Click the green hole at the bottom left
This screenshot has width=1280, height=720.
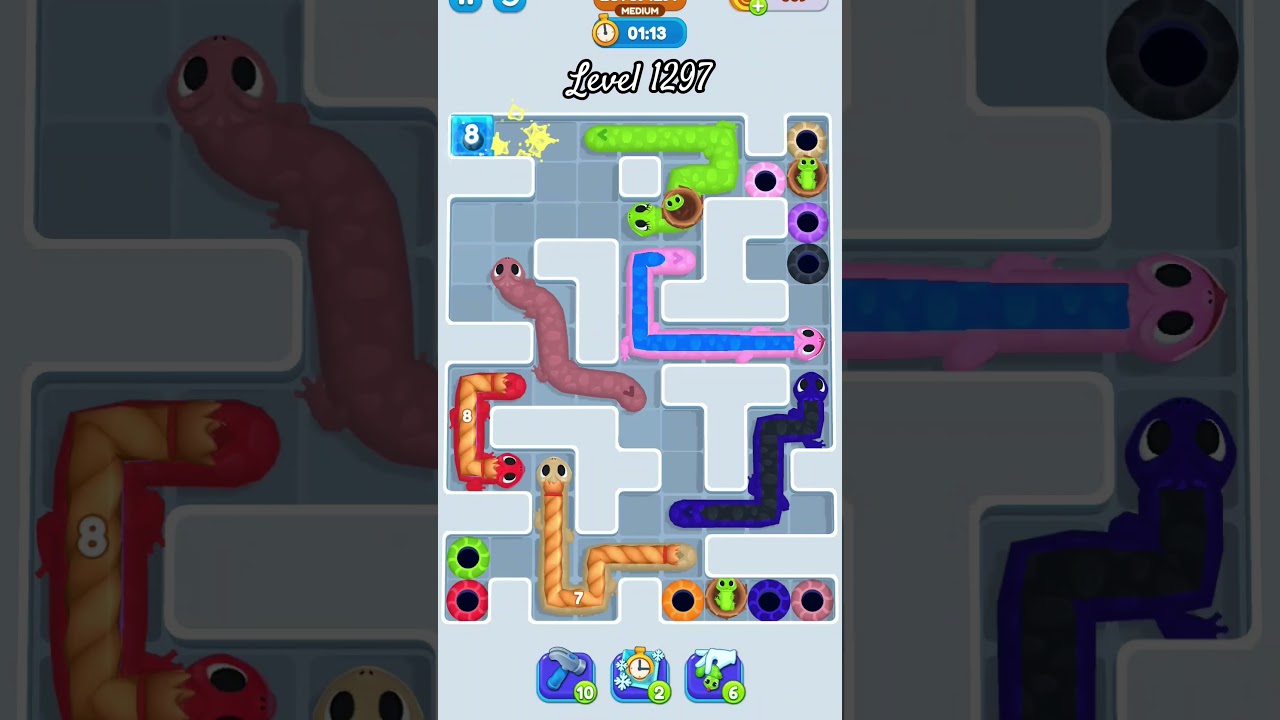[x=468, y=557]
